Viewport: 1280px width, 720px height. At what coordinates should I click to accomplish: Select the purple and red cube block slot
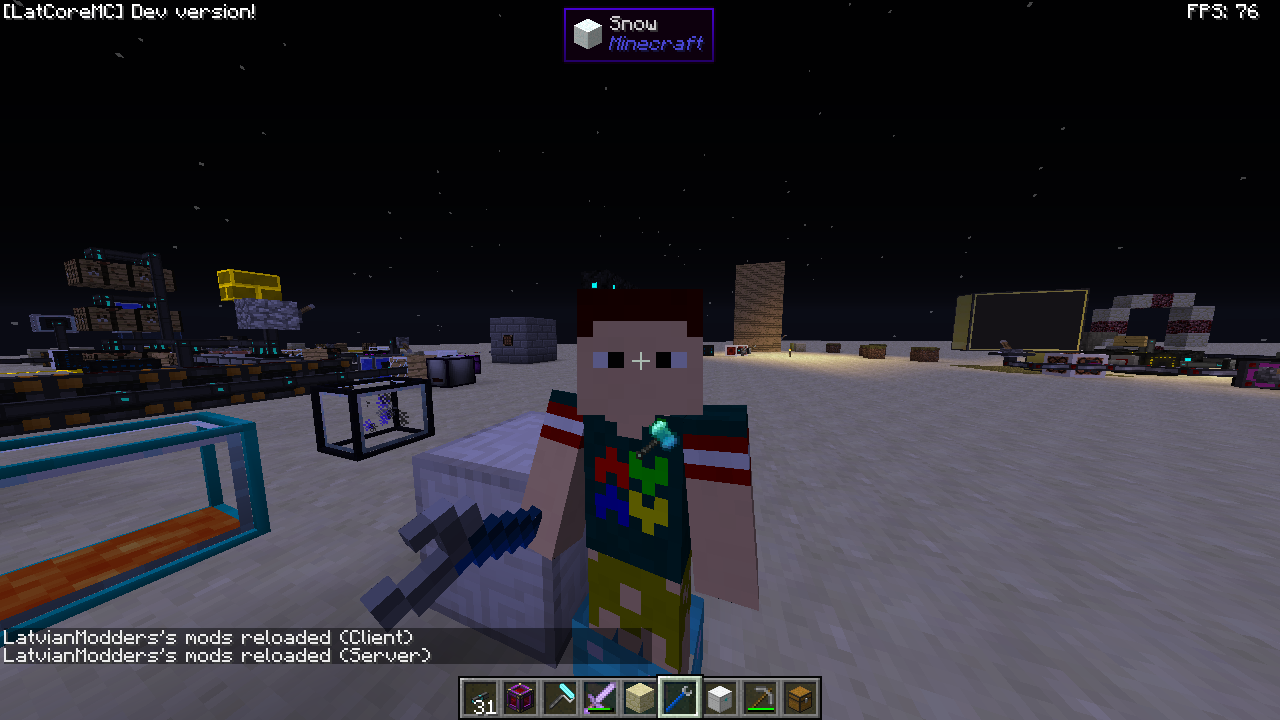[520, 698]
